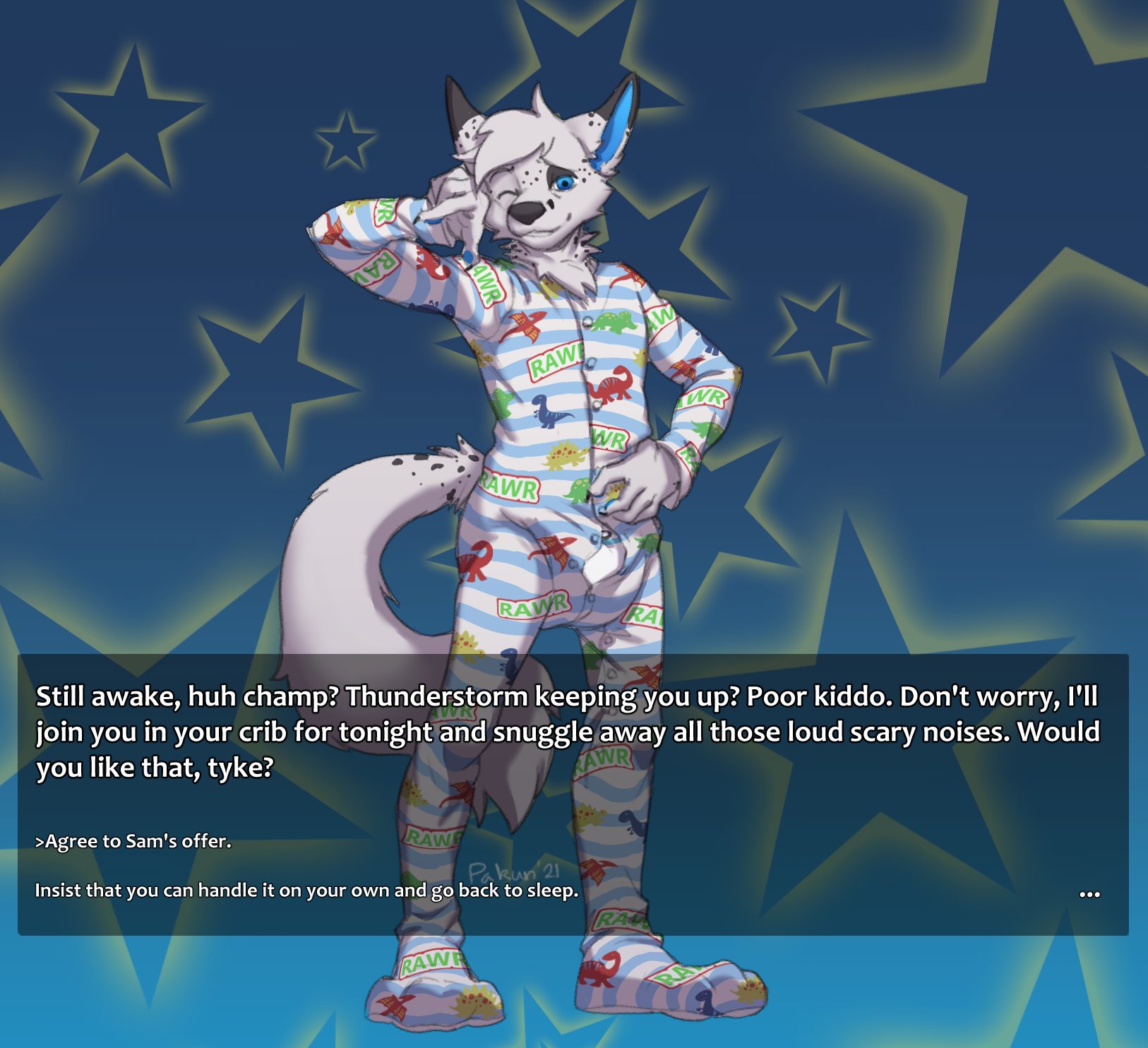The width and height of the screenshot is (1148, 1048).
Task: Select the "Insist that you can handle it" option
Action: pyautogui.click(x=306, y=890)
